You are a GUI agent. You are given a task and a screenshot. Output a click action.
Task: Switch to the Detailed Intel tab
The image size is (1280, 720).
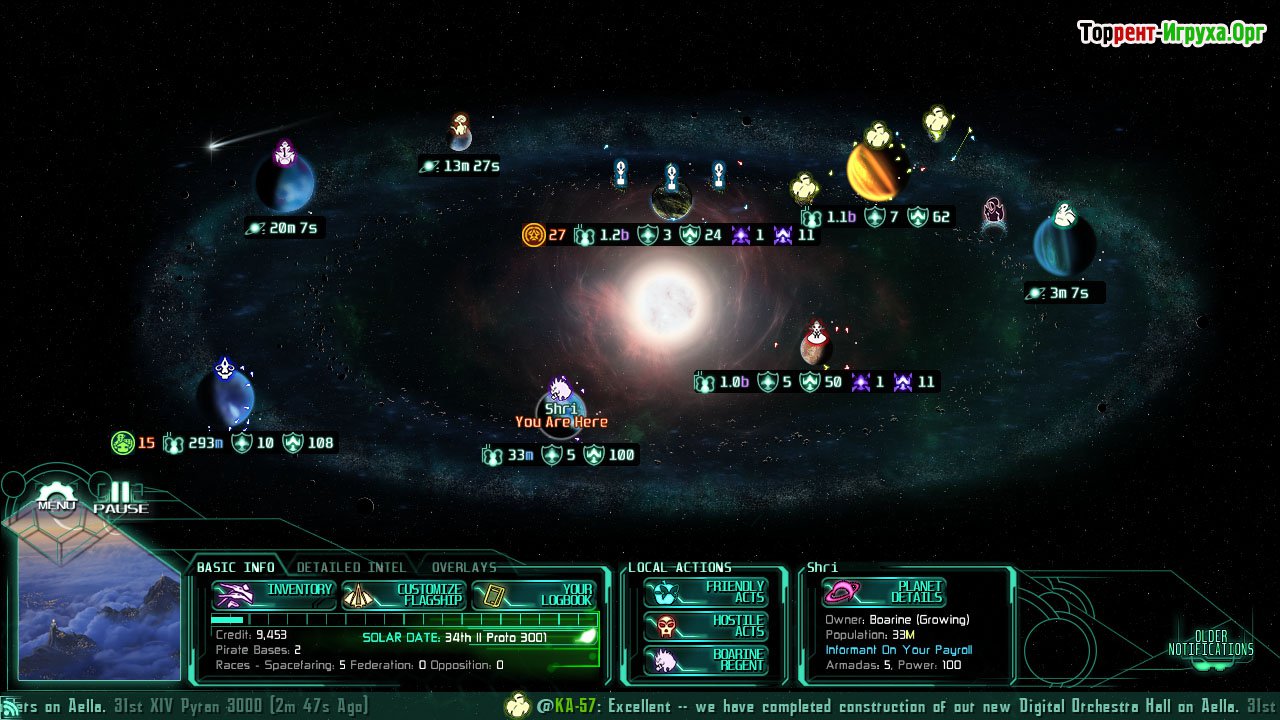click(x=351, y=567)
